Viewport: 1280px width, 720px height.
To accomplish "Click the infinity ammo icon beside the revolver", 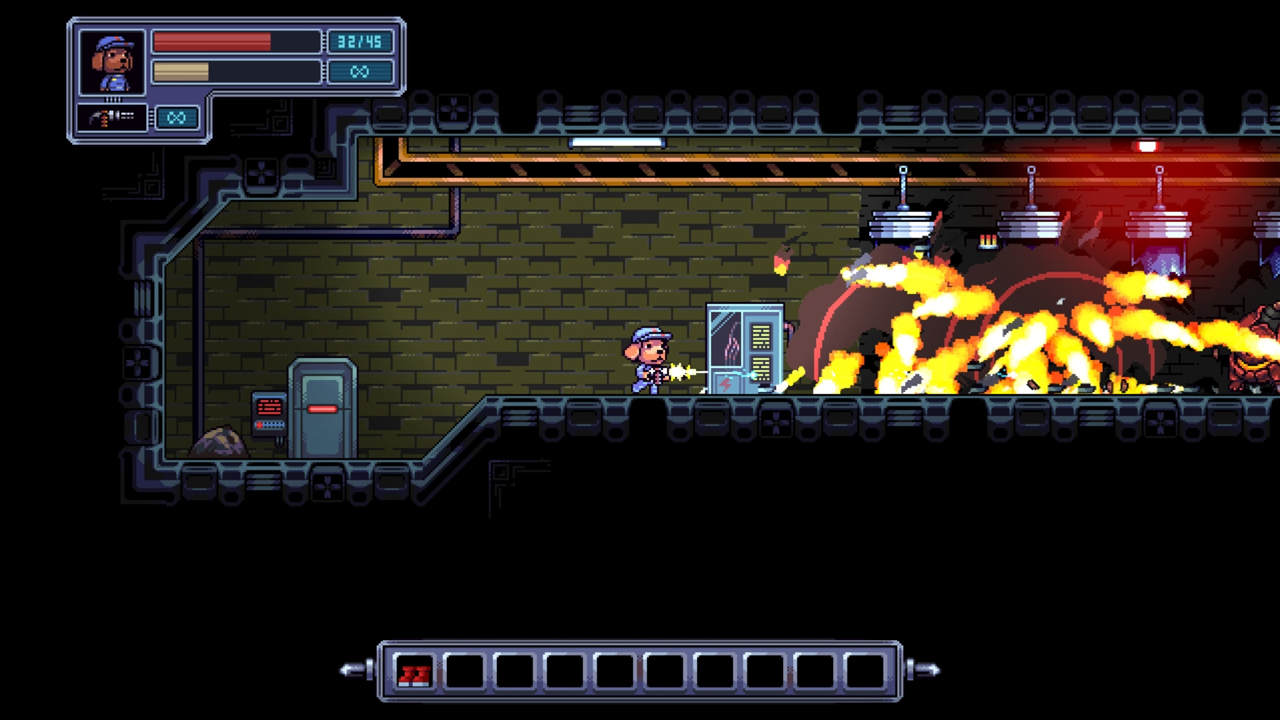I will pyautogui.click(x=176, y=118).
